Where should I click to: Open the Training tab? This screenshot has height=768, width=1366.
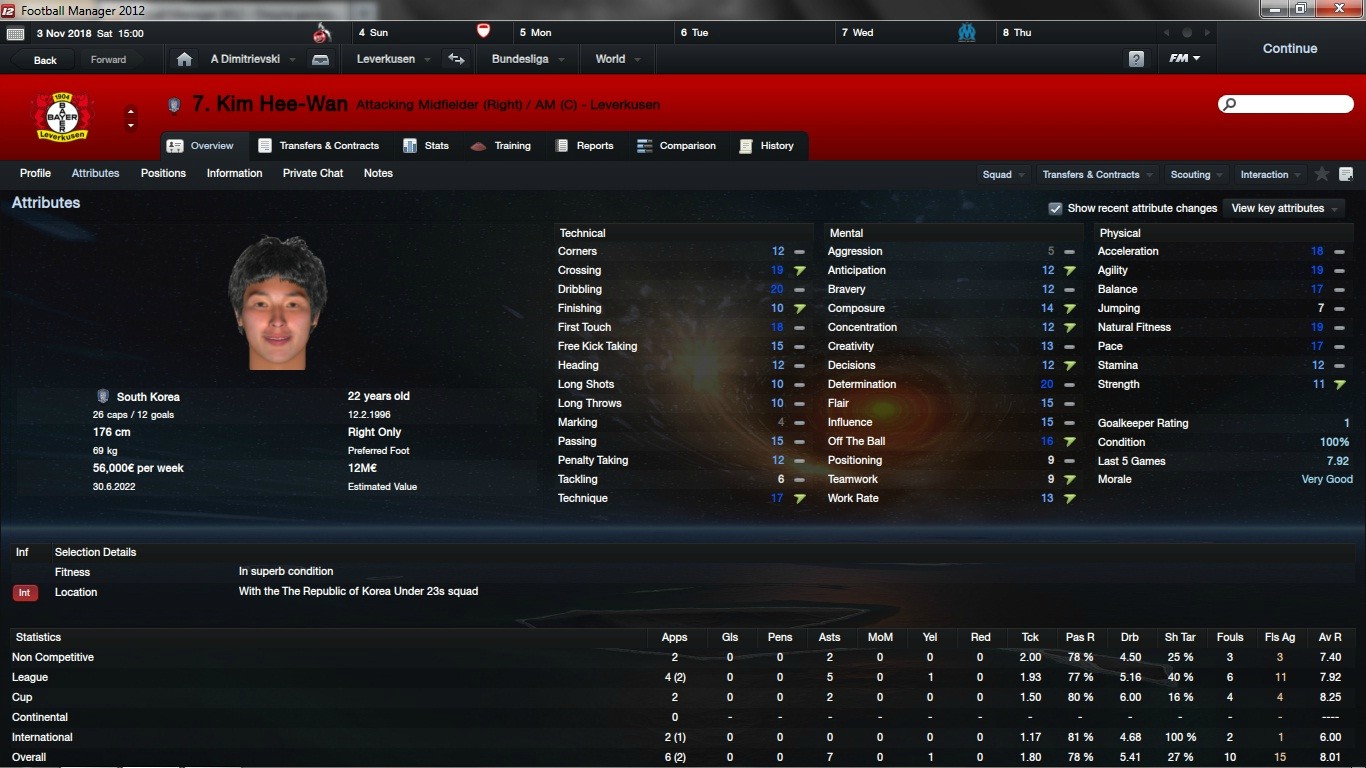point(501,146)
